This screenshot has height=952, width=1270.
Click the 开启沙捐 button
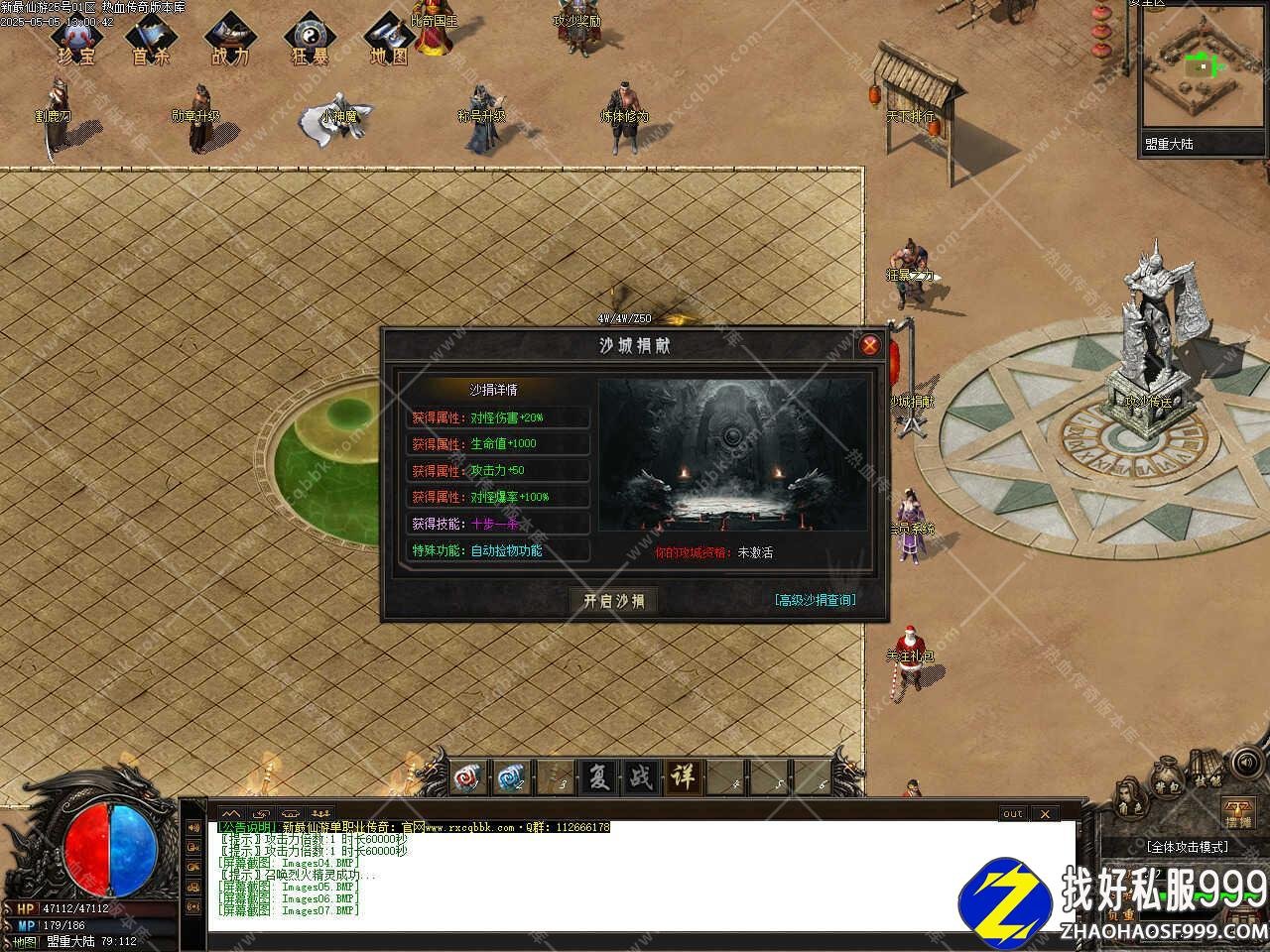(x=613, y=601)
